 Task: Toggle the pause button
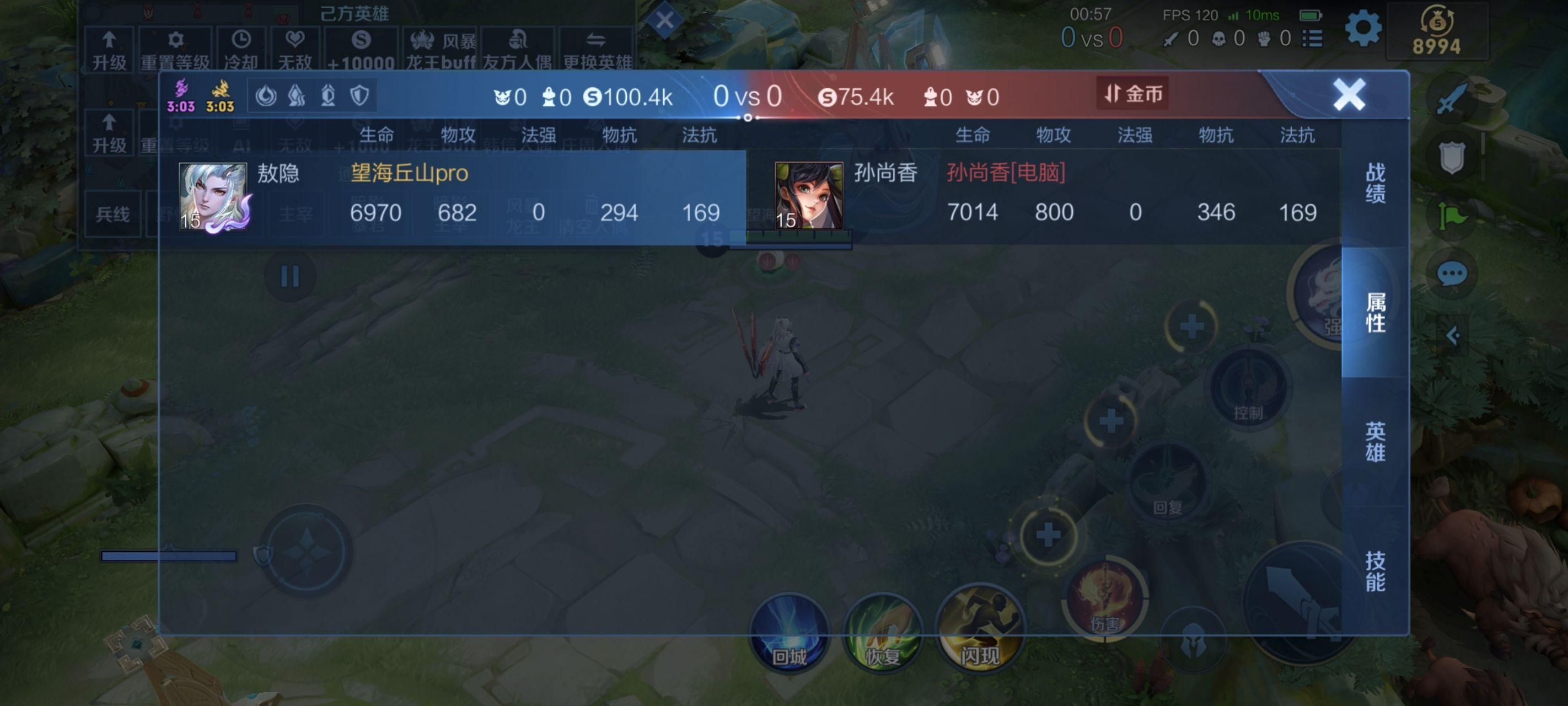click(x=292, y=275)
